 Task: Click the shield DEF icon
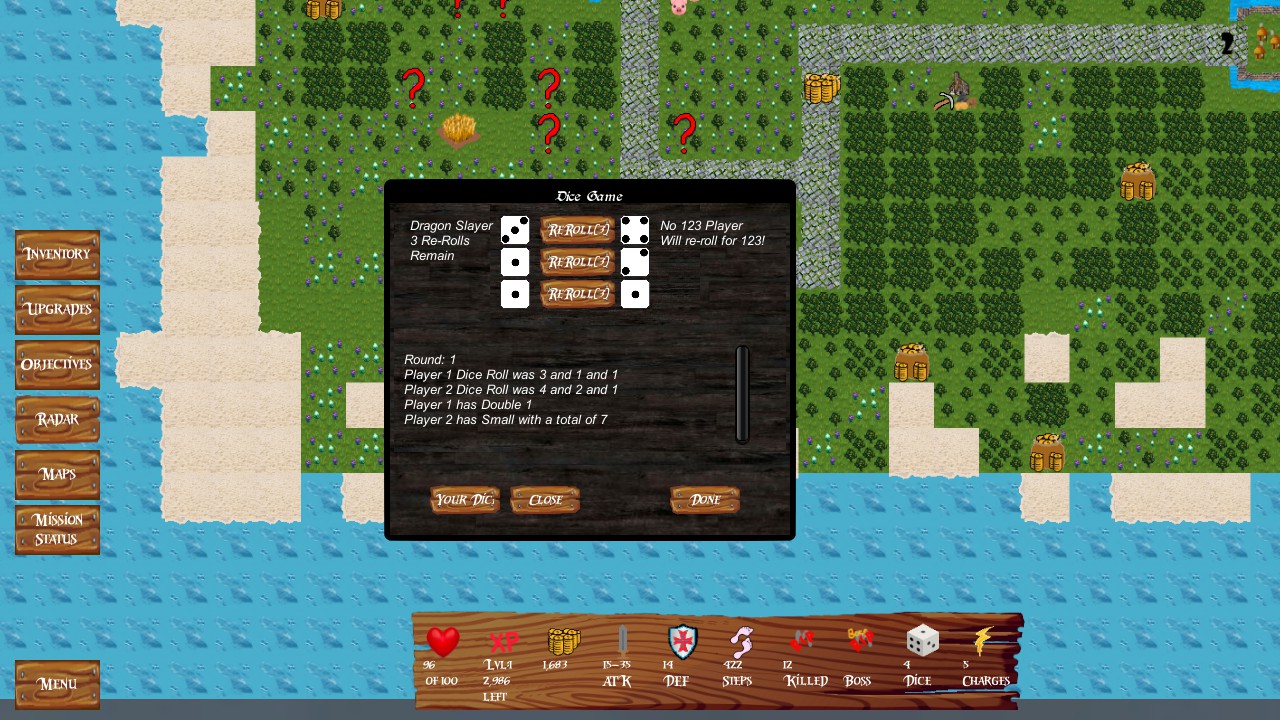point(681,644)
